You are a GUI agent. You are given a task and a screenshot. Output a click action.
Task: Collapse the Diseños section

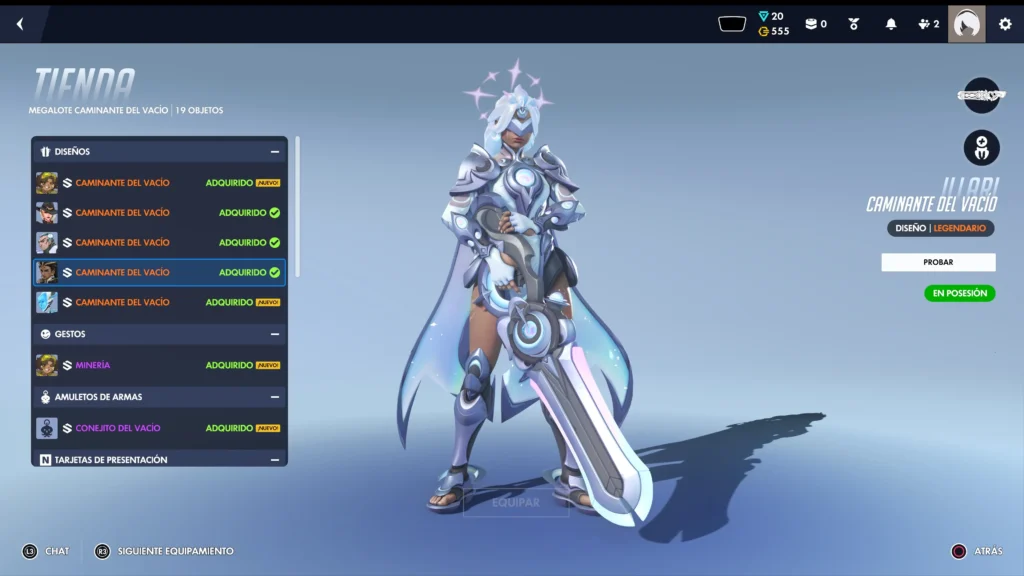tap(274, 152)
